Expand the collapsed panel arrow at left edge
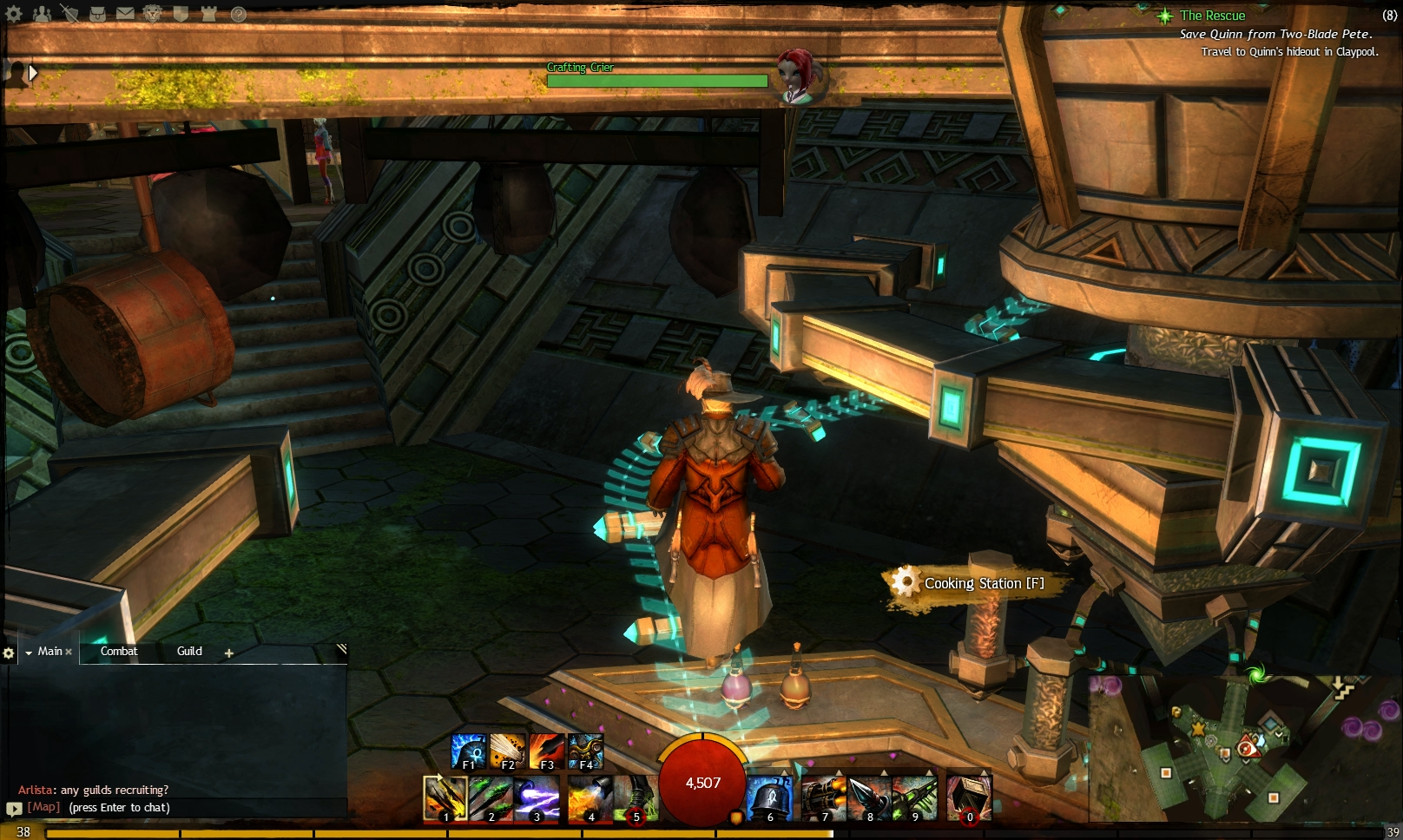 [x=32, y=73]
